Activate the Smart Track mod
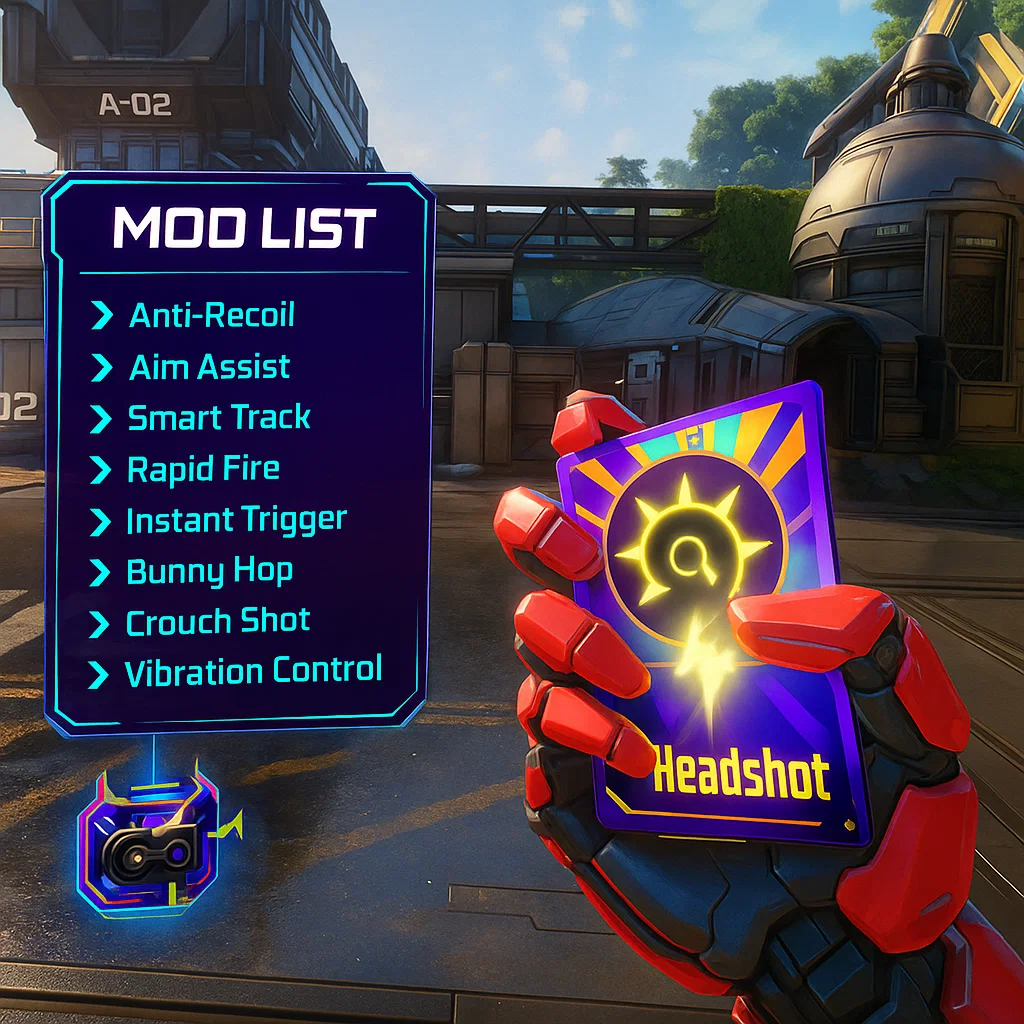 click(x=218, y=418)
